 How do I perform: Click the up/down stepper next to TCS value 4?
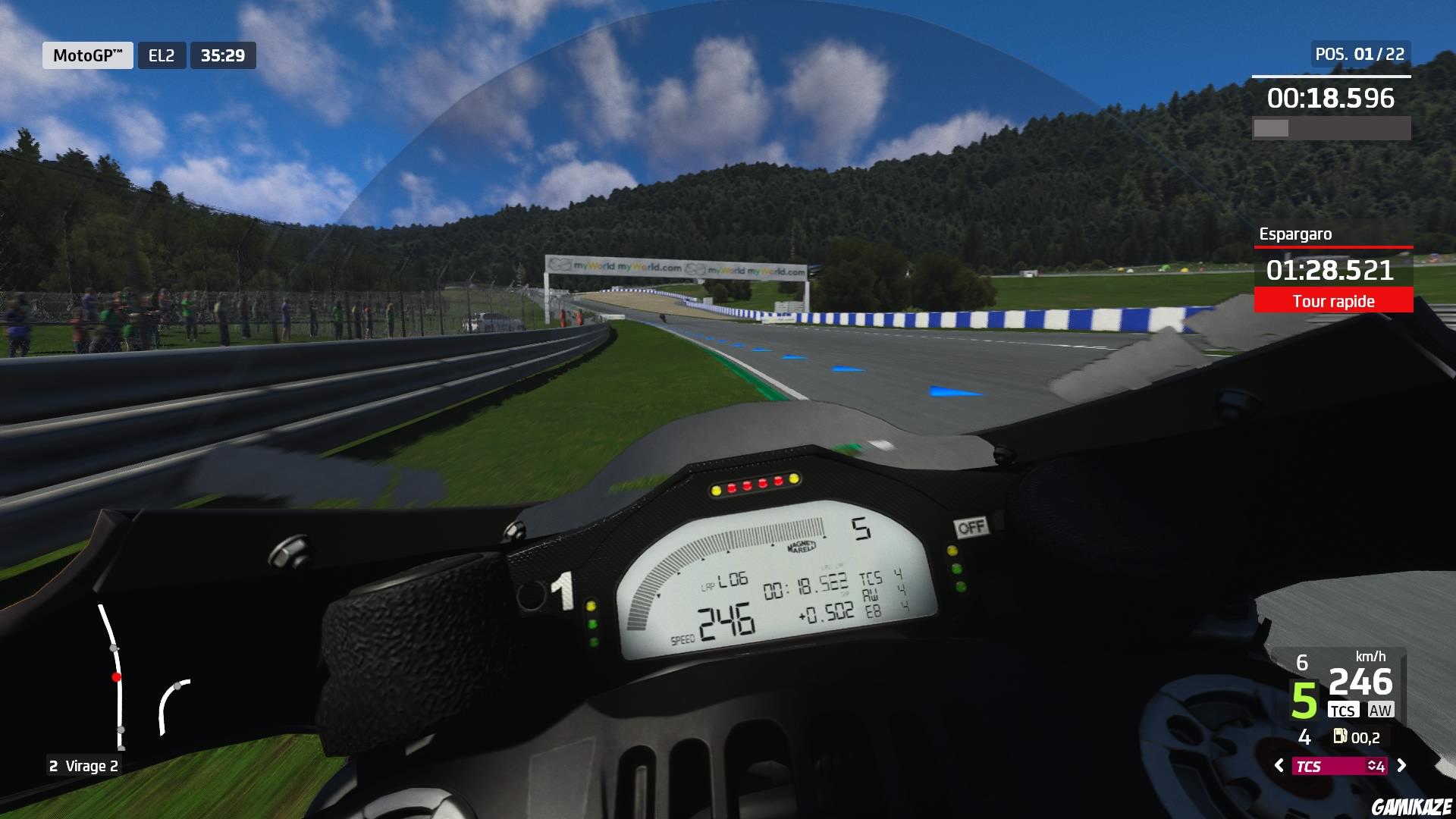coord(1375,765)
